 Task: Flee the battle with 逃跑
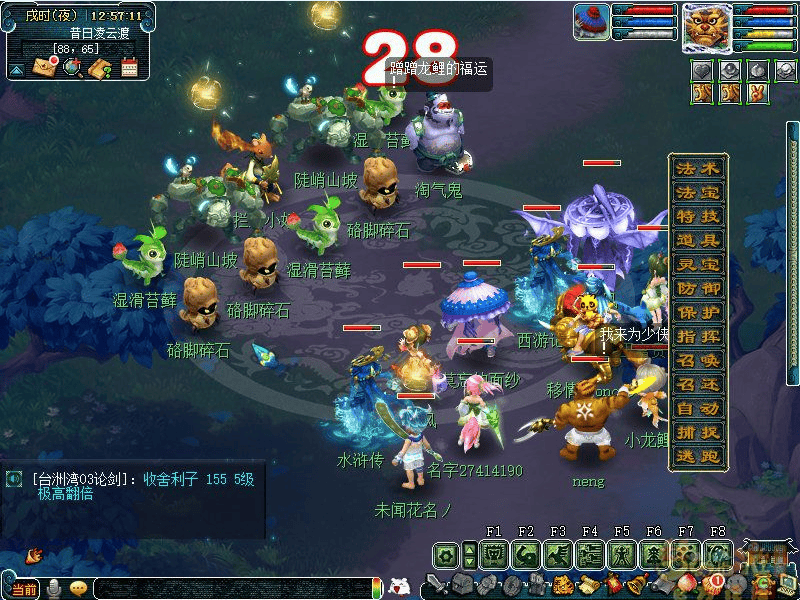pyautogui.click(x=697, y=456)
